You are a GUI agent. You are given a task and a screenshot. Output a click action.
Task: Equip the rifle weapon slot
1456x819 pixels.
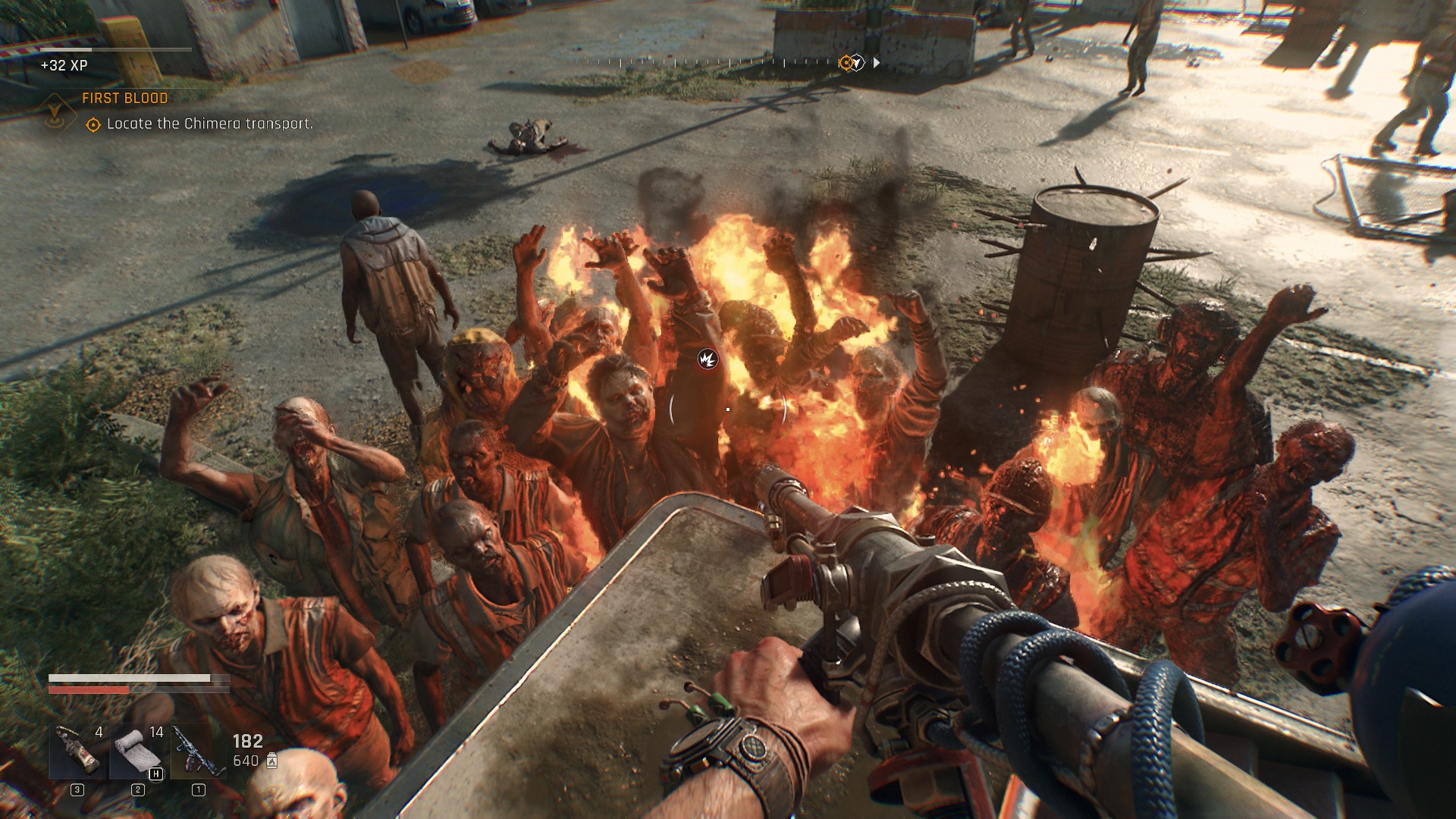(x=198, y=751)
